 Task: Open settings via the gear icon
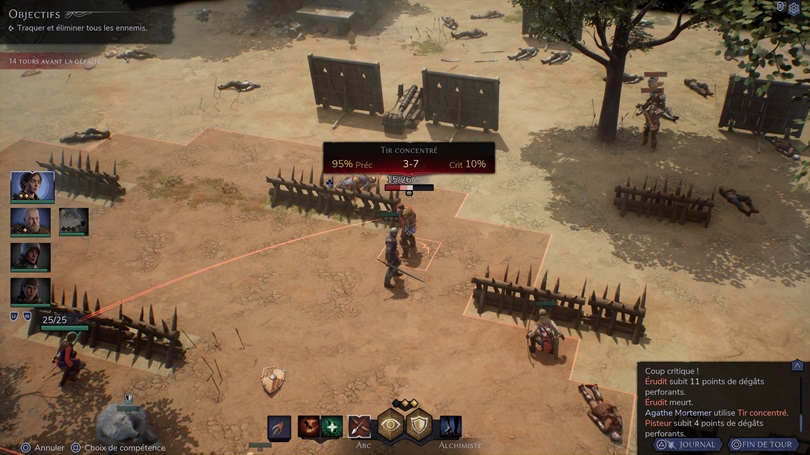(795, 8)
